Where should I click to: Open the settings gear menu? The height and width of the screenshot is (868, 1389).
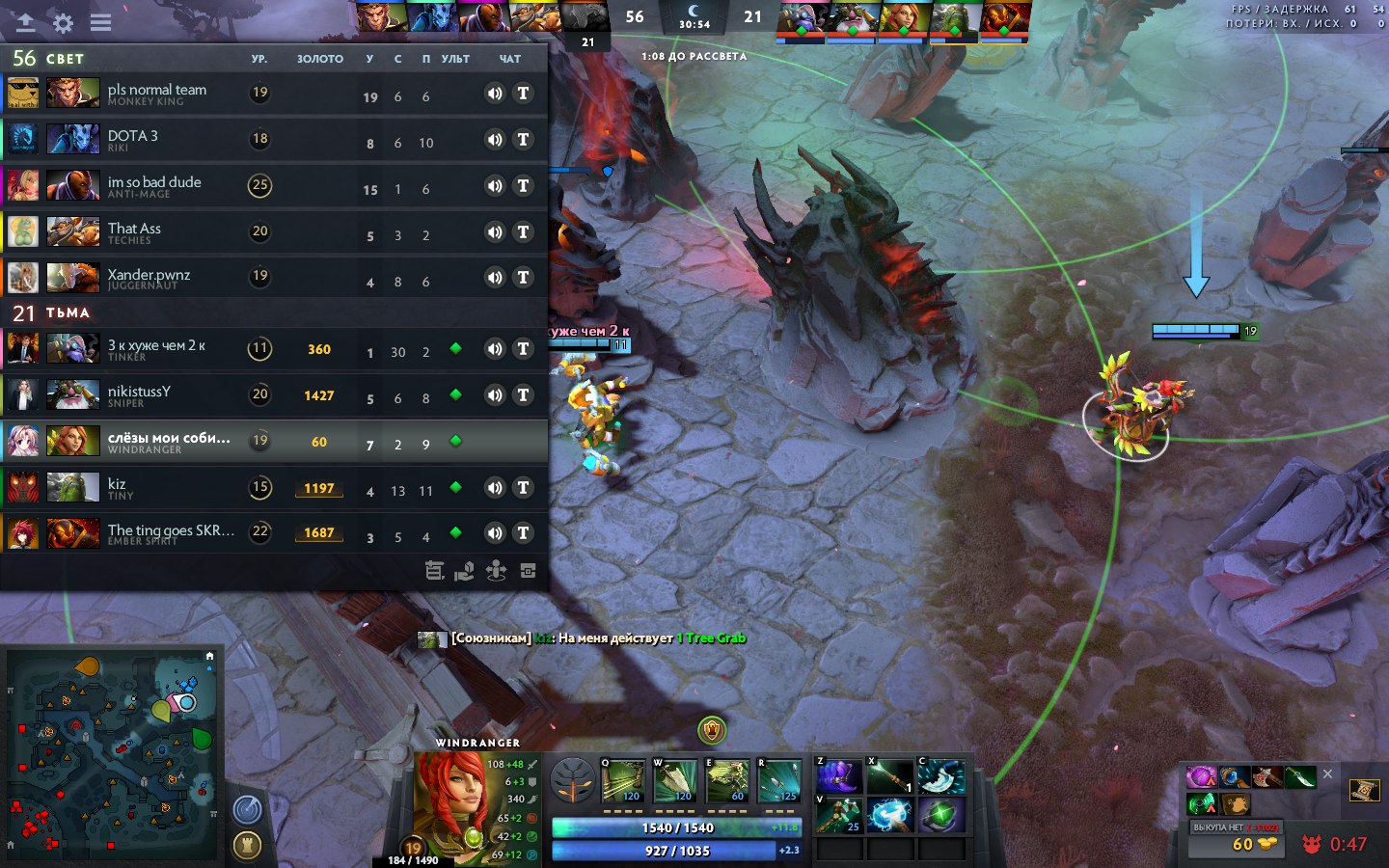pyautogui.click(x=63, y=22)
